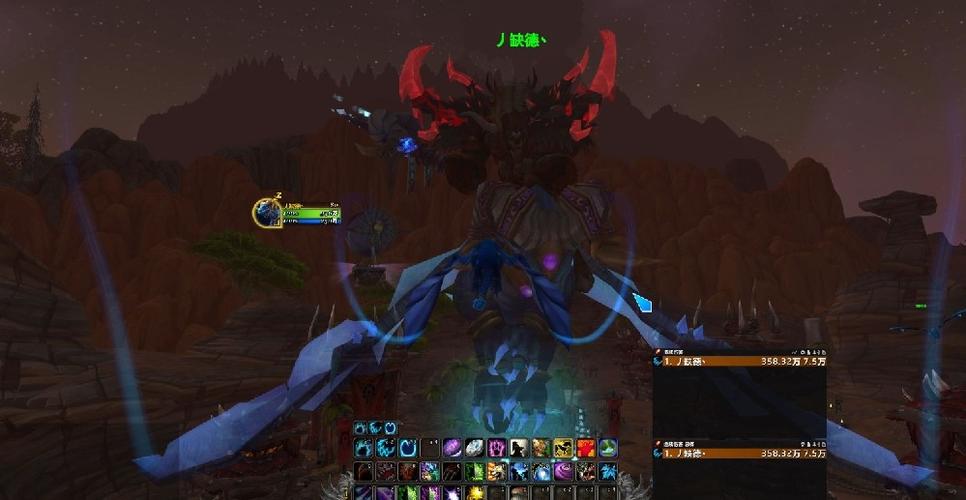
Task: Select the black-and-white silhouette ability icon
Action: (519, 448)
